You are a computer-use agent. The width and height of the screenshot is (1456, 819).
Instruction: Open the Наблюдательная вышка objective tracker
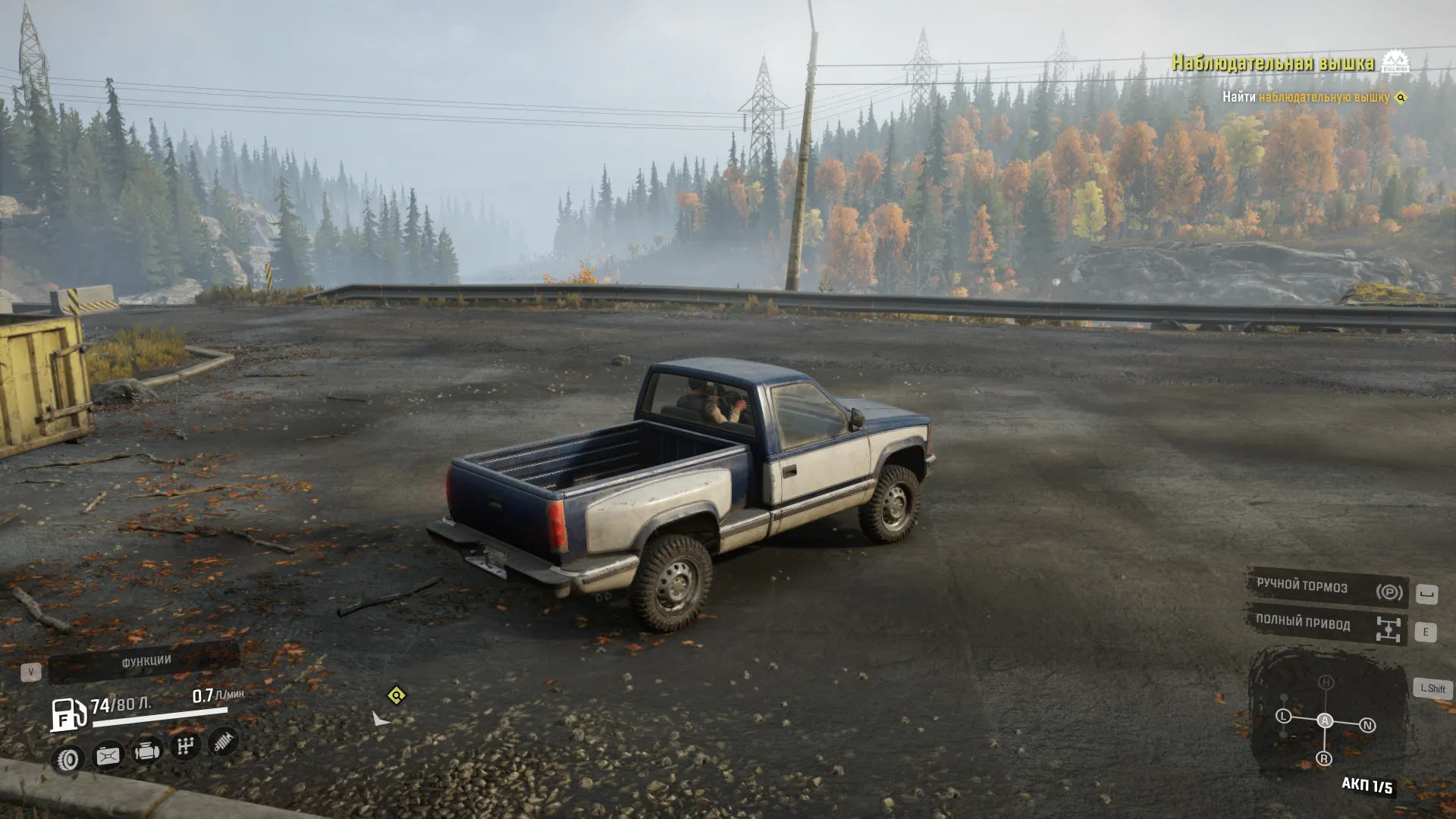tap(1273, 63)
